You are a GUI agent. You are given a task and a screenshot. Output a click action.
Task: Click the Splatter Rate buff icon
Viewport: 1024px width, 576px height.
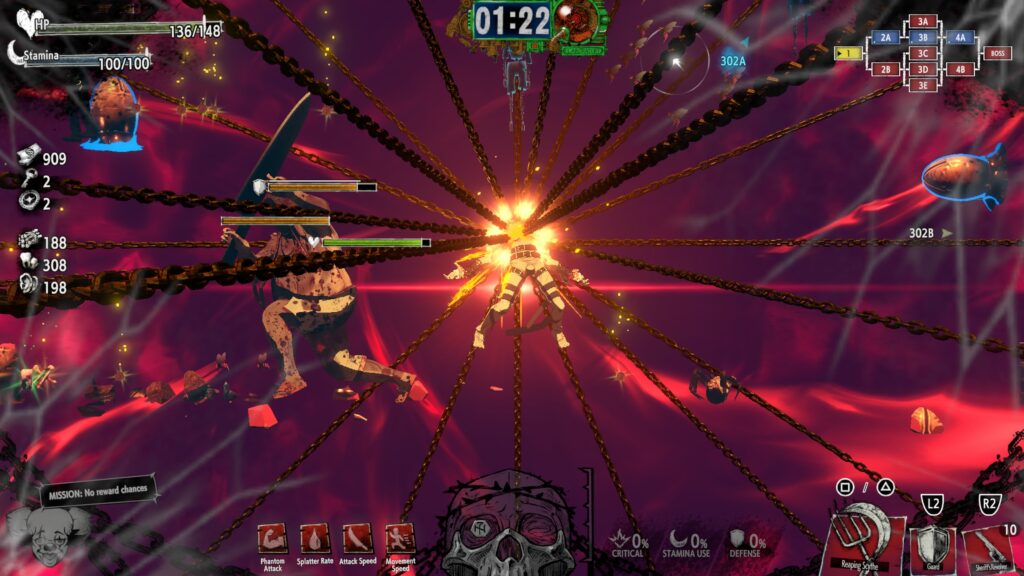pyautogui.click(x=315, y=538)
